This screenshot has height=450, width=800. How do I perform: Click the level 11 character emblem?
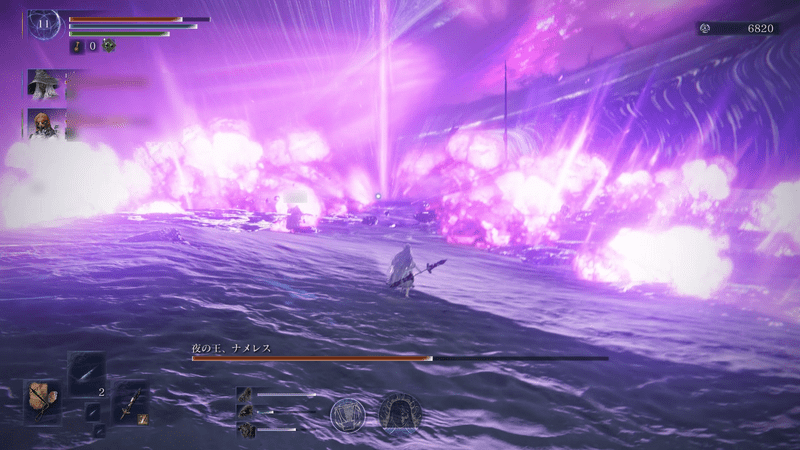[x=44, y=23]
